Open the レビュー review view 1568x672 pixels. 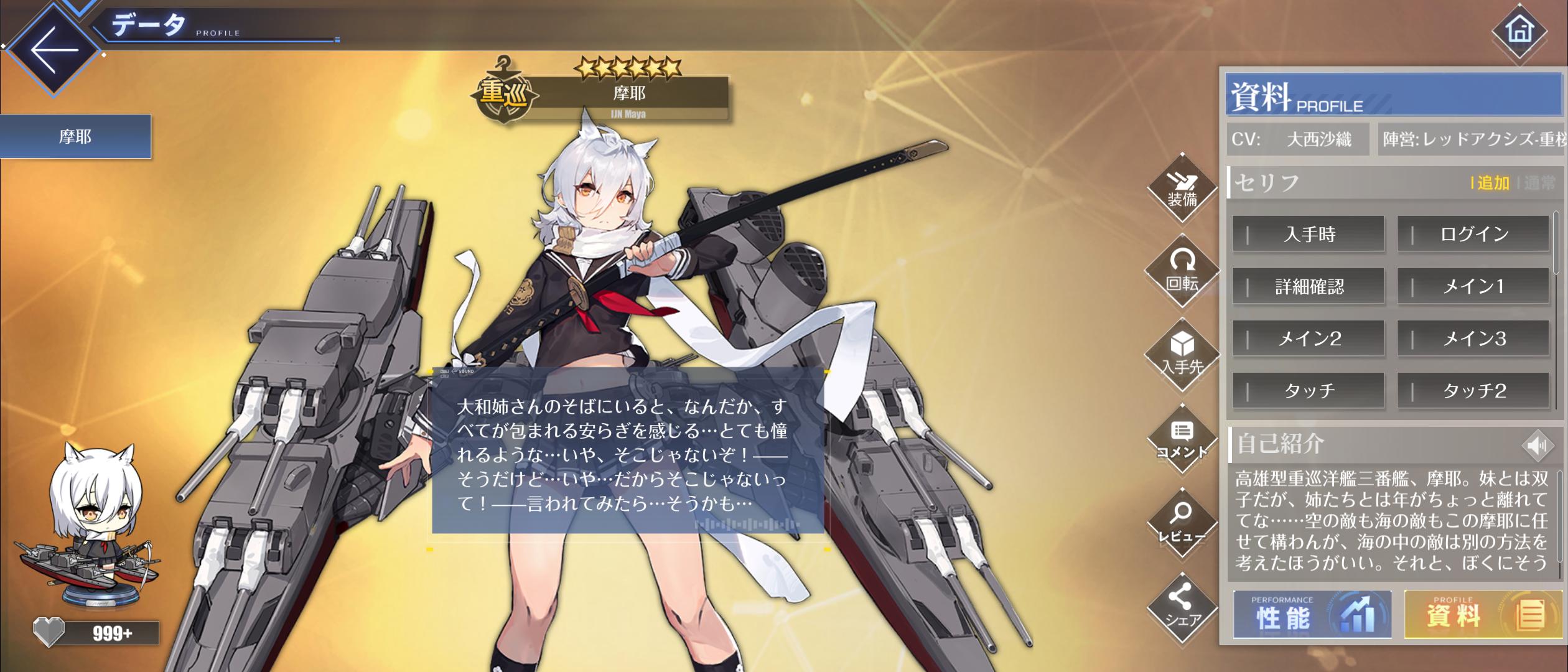pos(1182,523)
